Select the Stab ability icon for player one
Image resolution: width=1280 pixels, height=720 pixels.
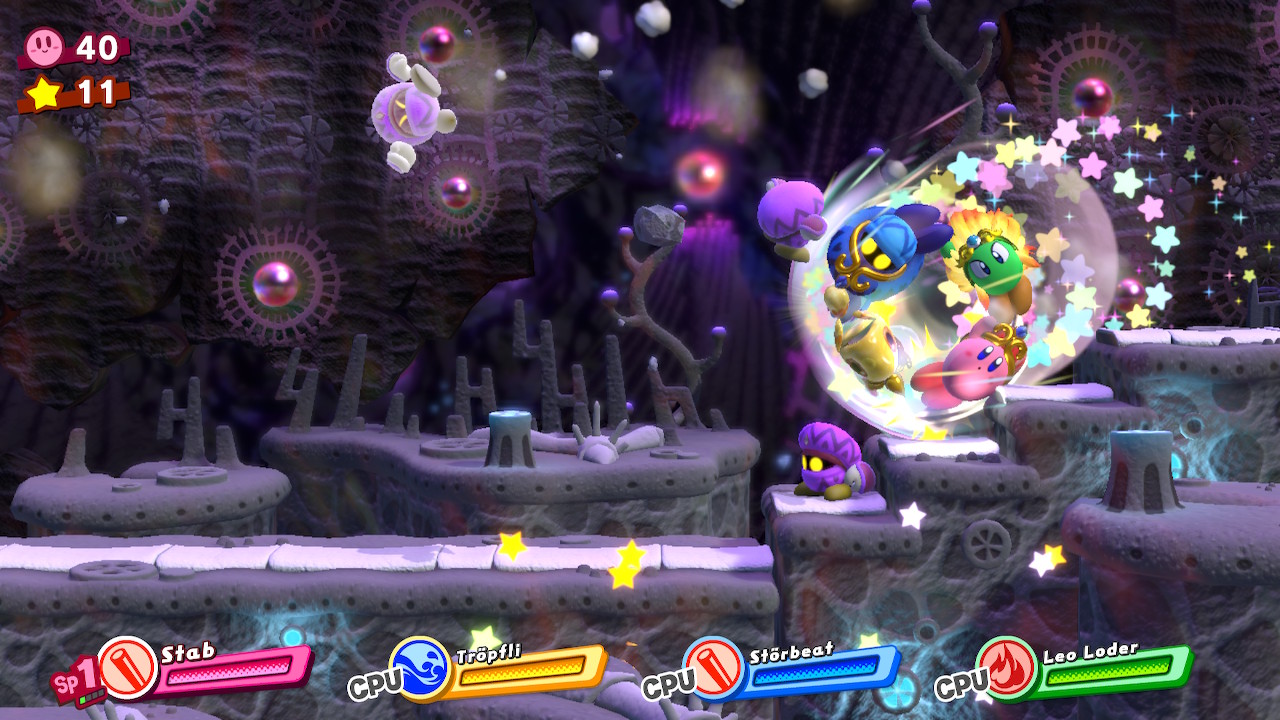[x=127, y=667]
